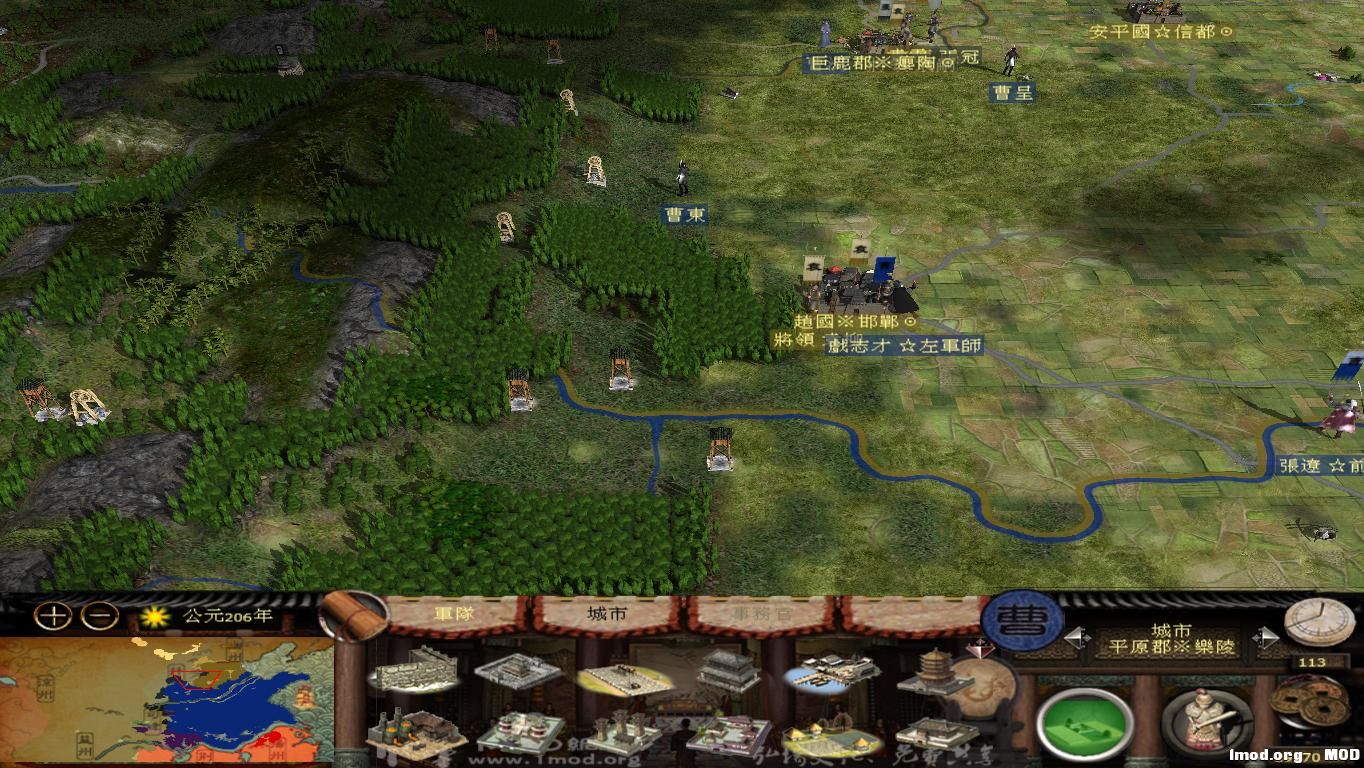Click the minimap in the corner

[170, 700]
